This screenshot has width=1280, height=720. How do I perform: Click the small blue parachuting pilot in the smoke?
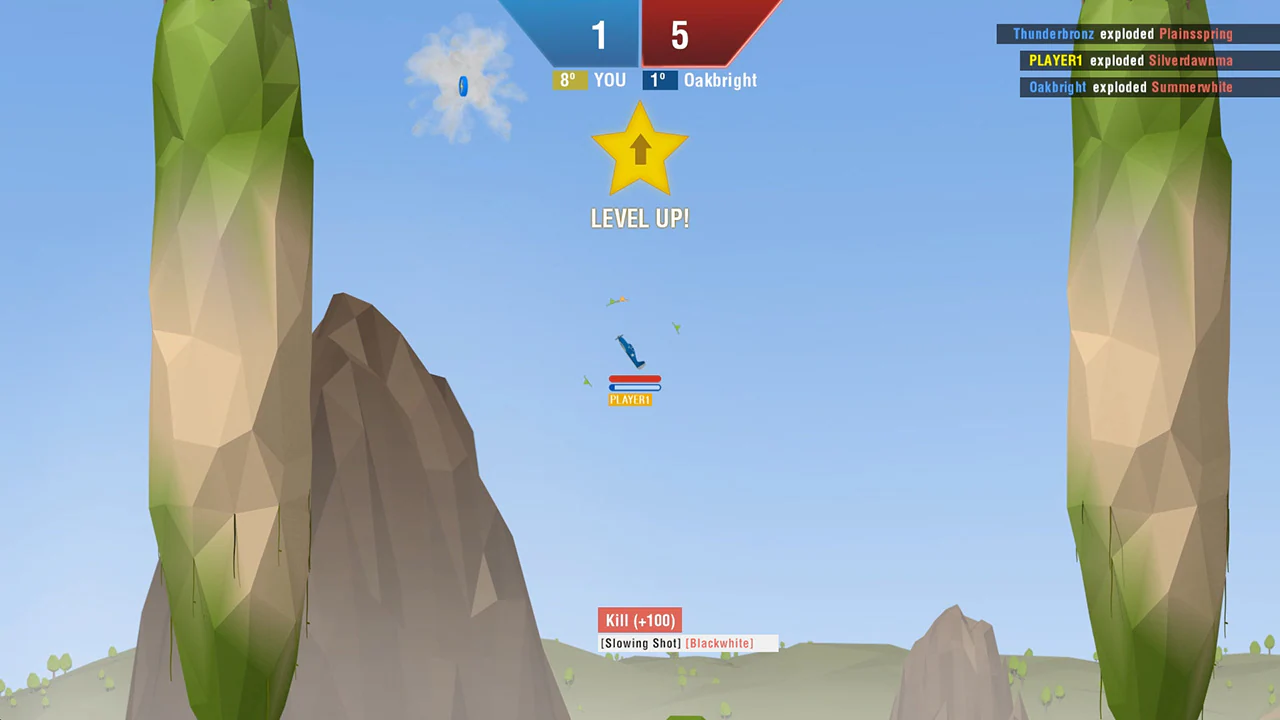tap(463, 88)
